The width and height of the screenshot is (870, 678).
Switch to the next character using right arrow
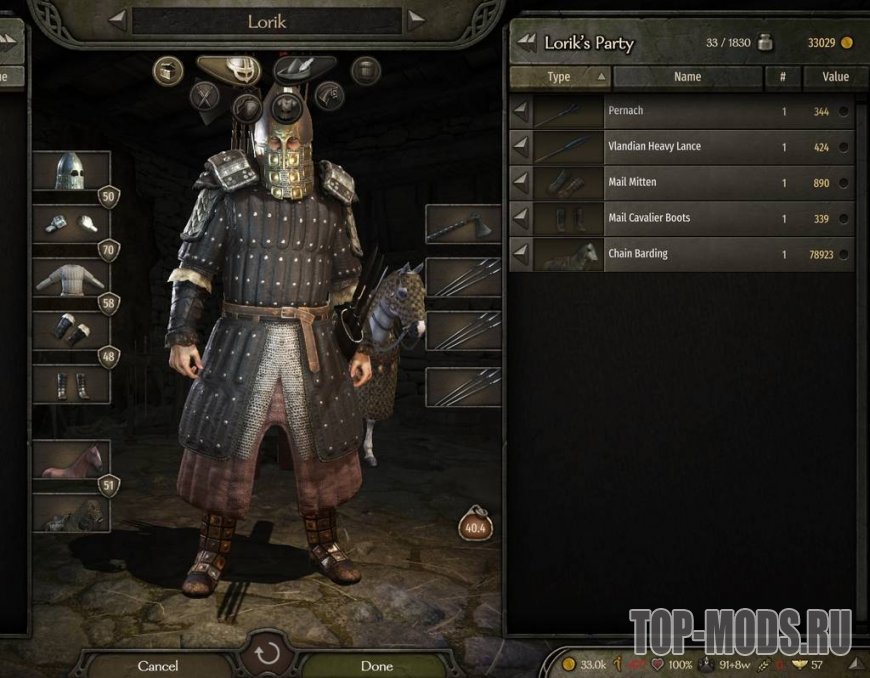coord(415,20)
